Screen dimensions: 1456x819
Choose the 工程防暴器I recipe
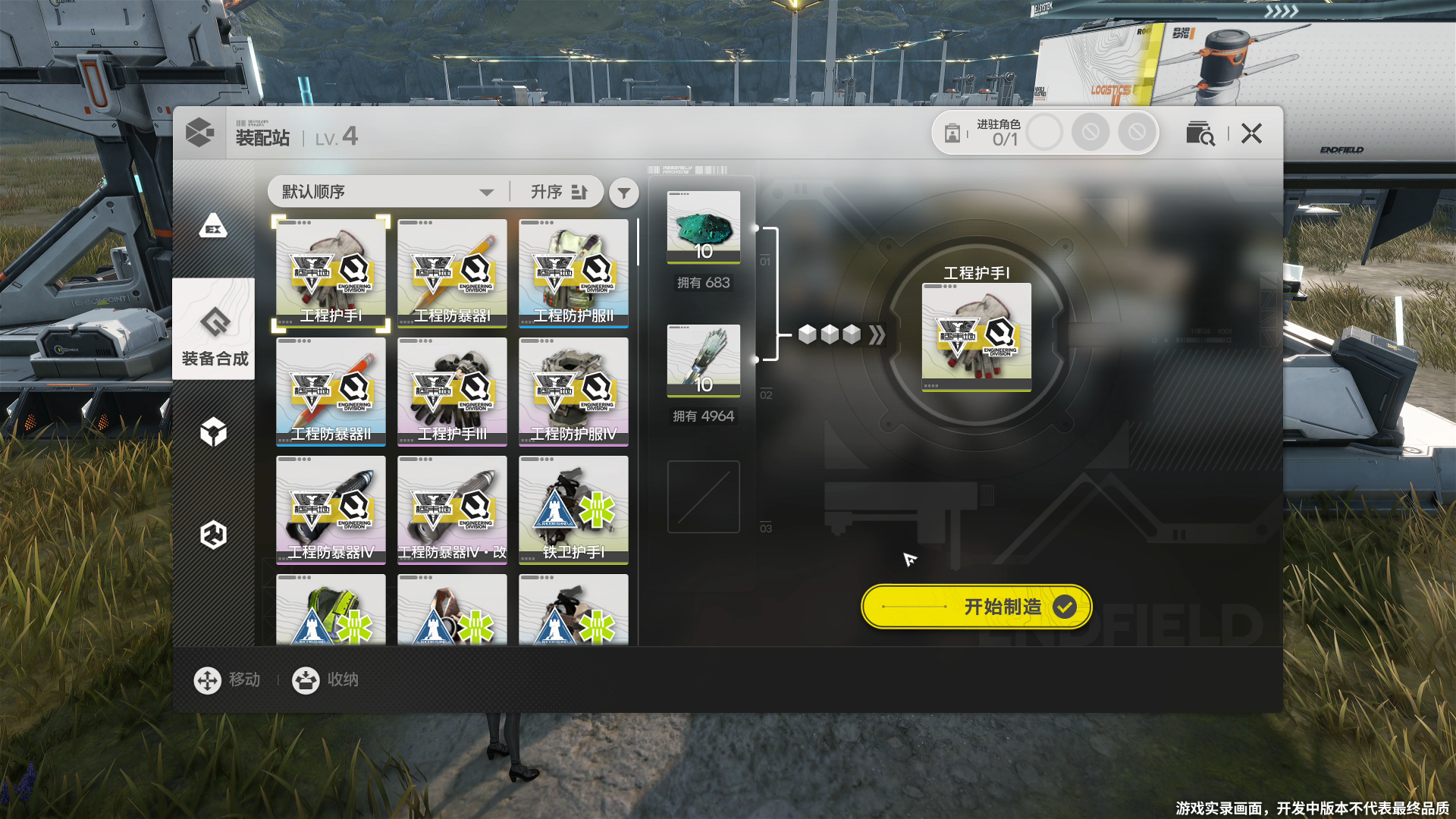click(452, 273)
